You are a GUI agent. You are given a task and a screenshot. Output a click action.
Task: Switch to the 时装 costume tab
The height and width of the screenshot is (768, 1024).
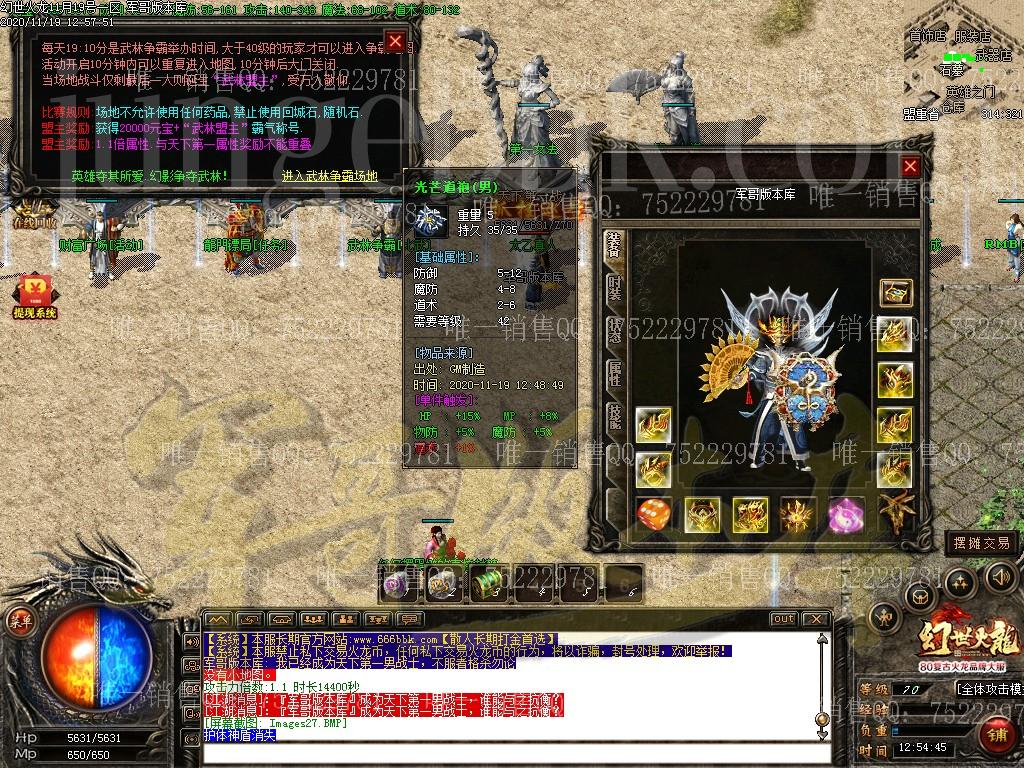point(615,290)
